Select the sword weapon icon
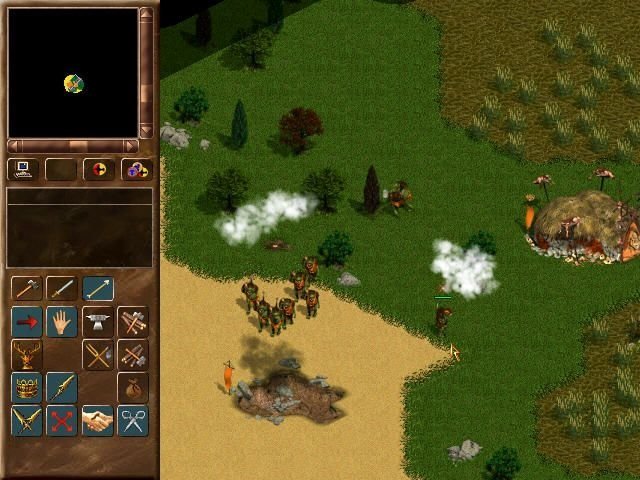This screenshot has width=640, height=480. click(x=62, y=289)
